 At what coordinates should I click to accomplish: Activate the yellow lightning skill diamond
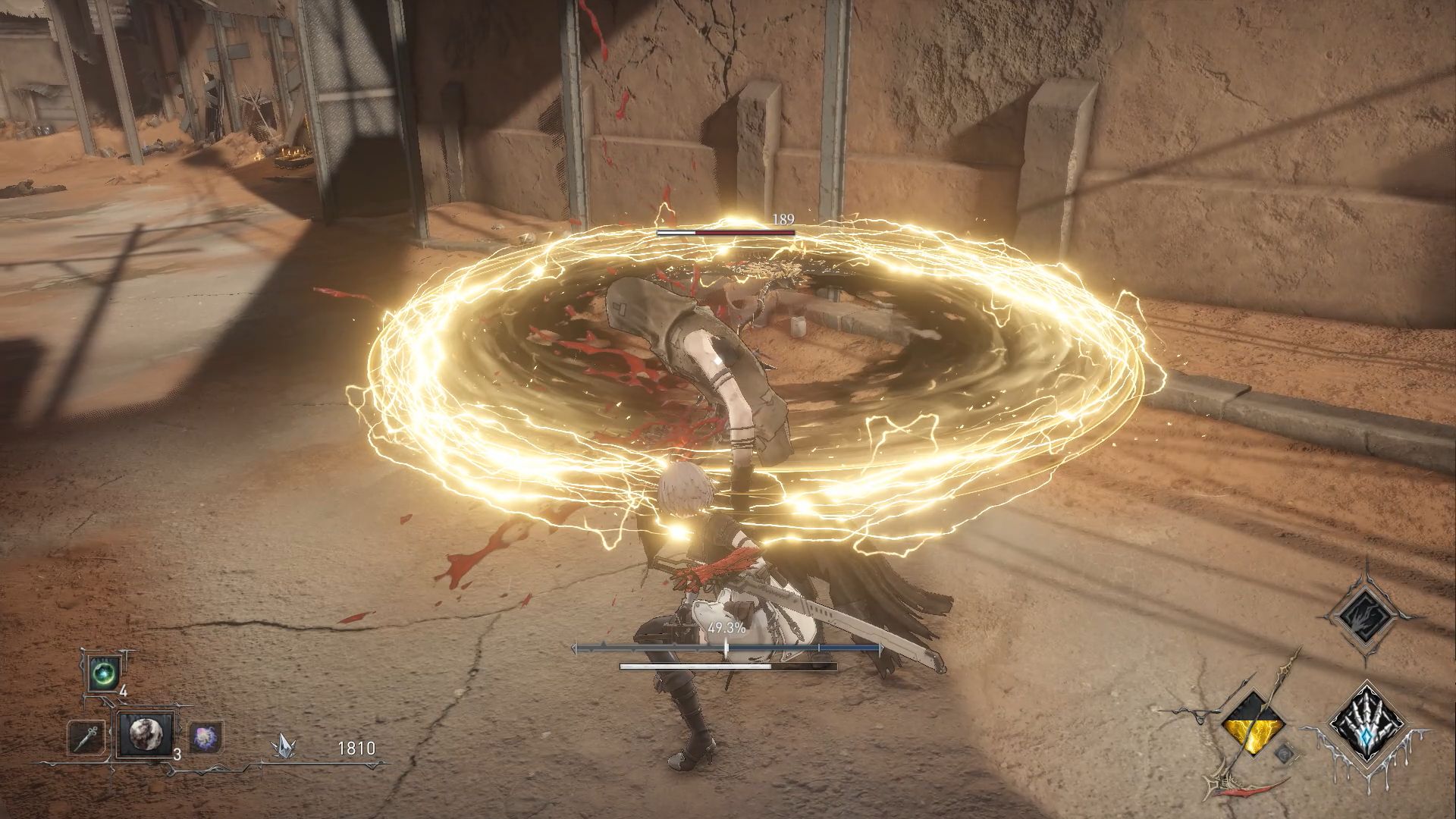click(x=1254, y=726)
